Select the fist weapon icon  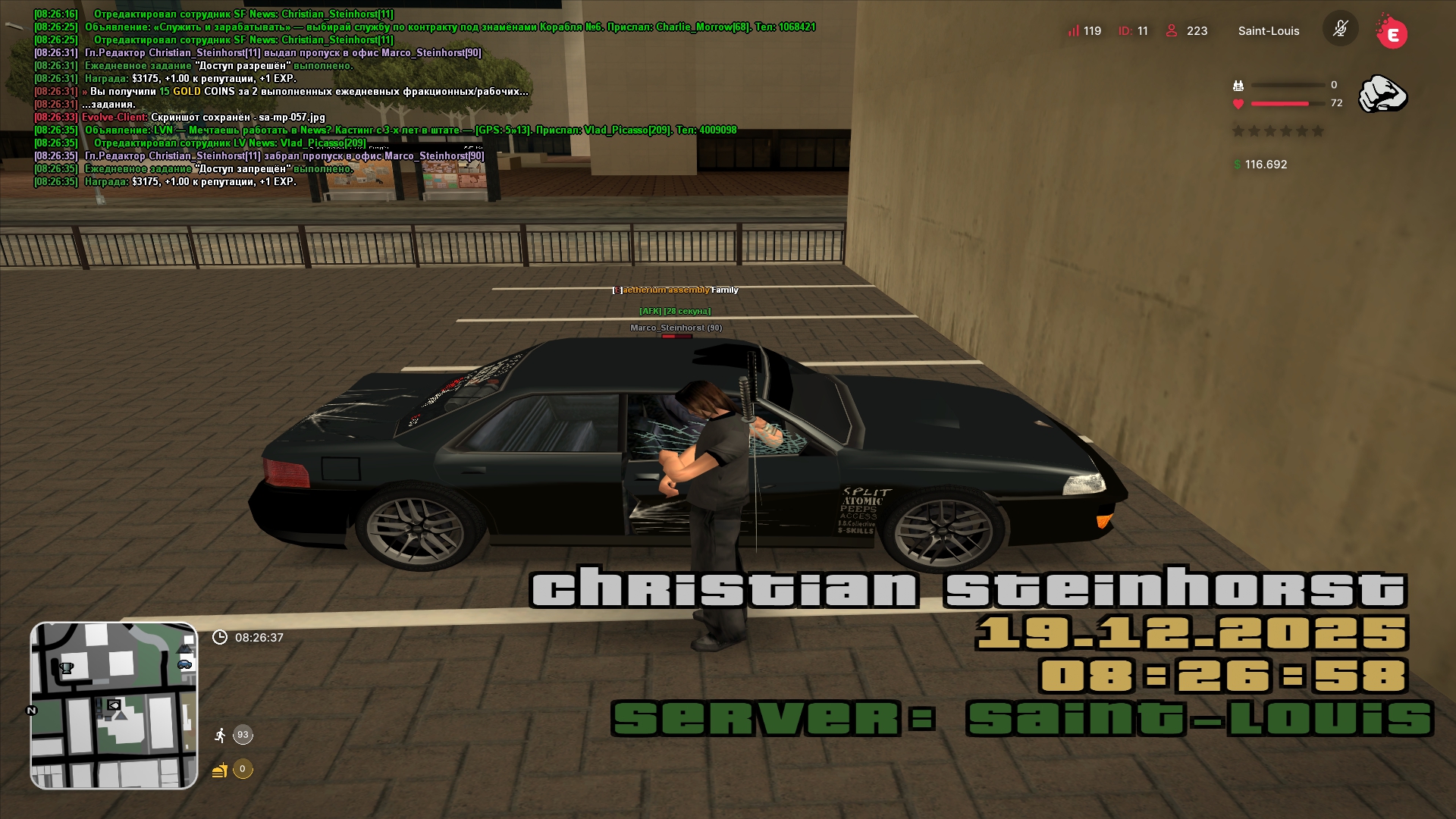pyautogui.click(x=1382, y=94)
